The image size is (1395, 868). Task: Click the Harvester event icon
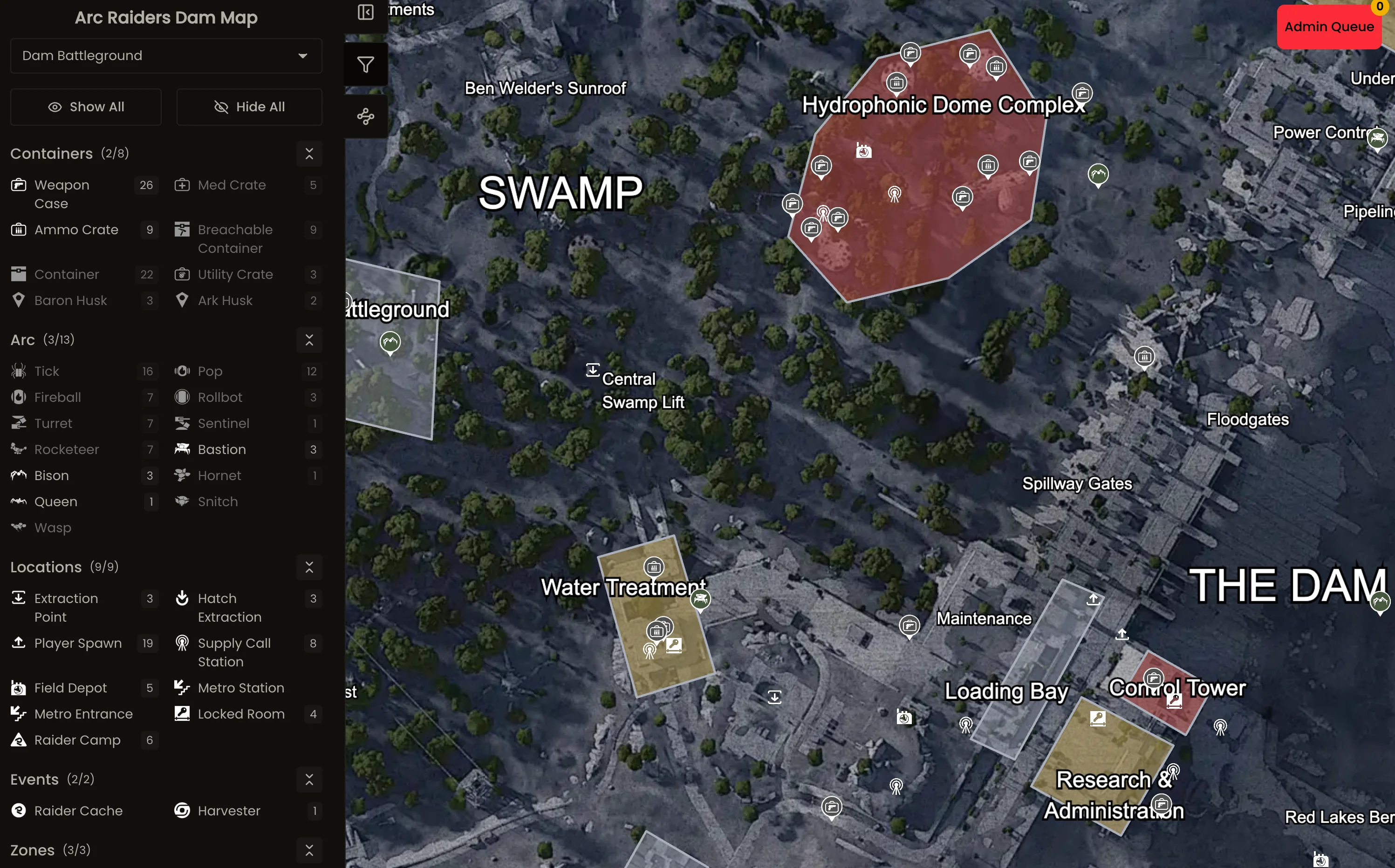coord(182,811)
